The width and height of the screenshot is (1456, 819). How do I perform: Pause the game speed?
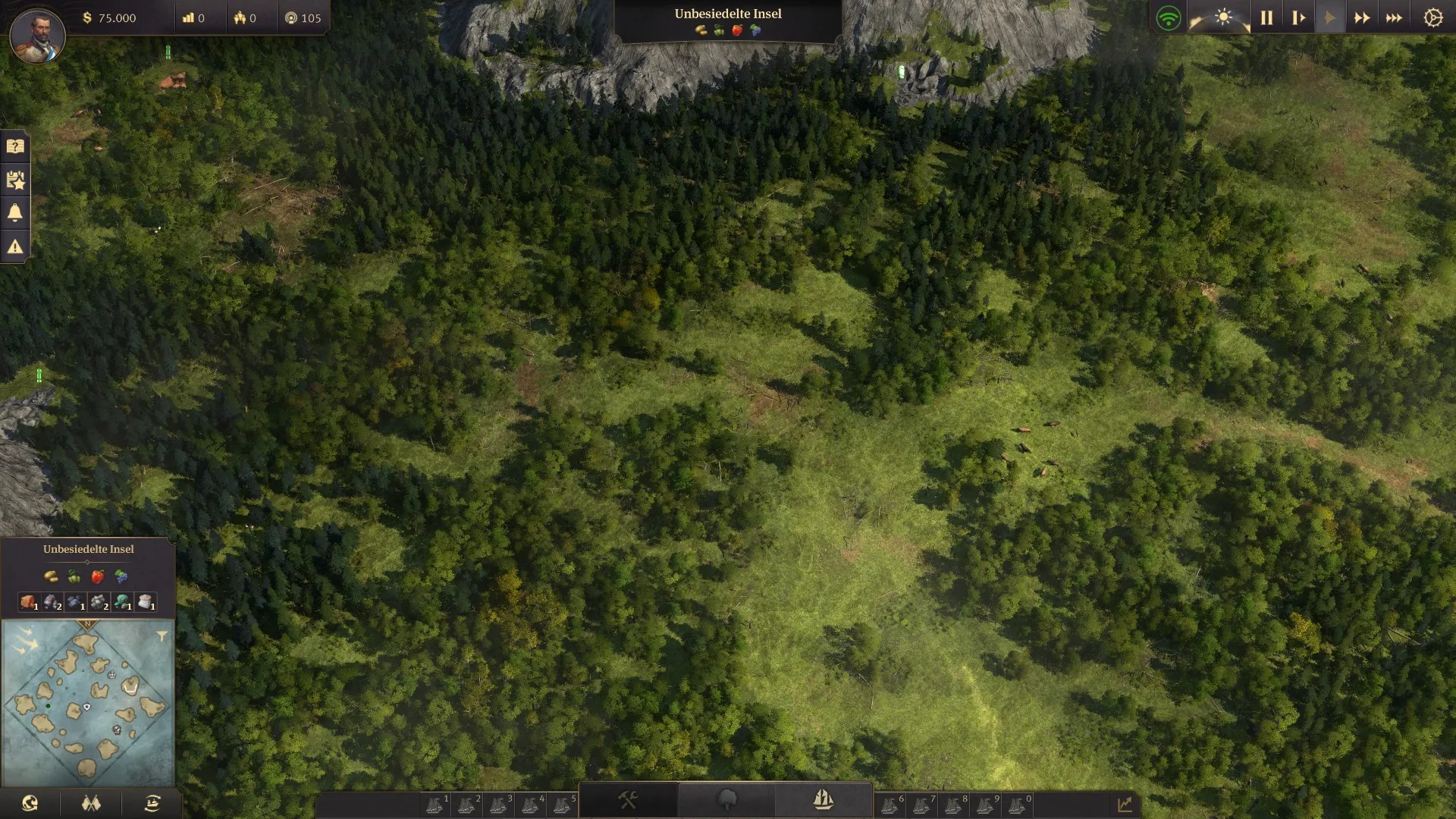[x=1266, y=17]
